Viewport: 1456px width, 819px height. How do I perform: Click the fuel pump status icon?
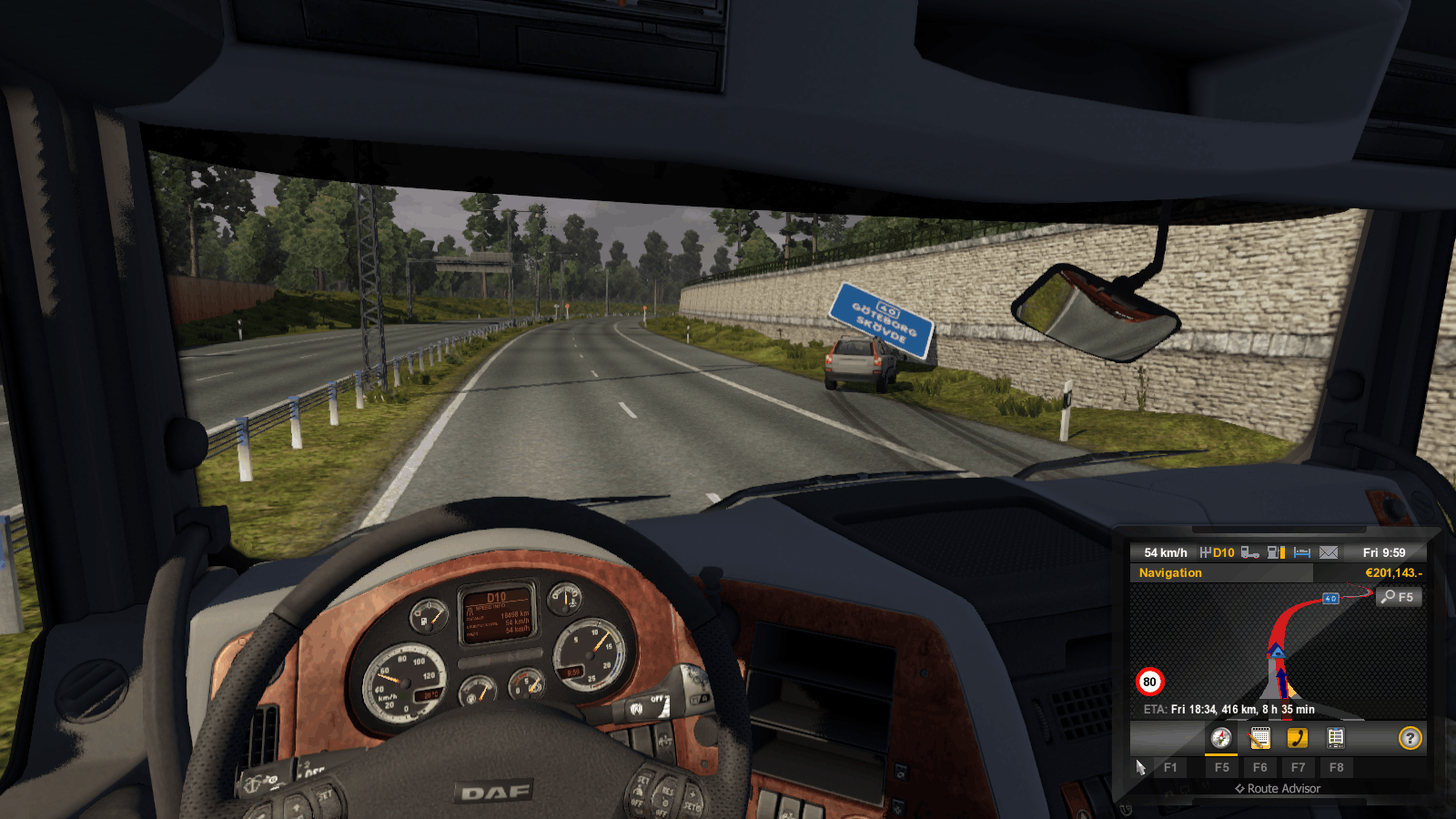1277,552
